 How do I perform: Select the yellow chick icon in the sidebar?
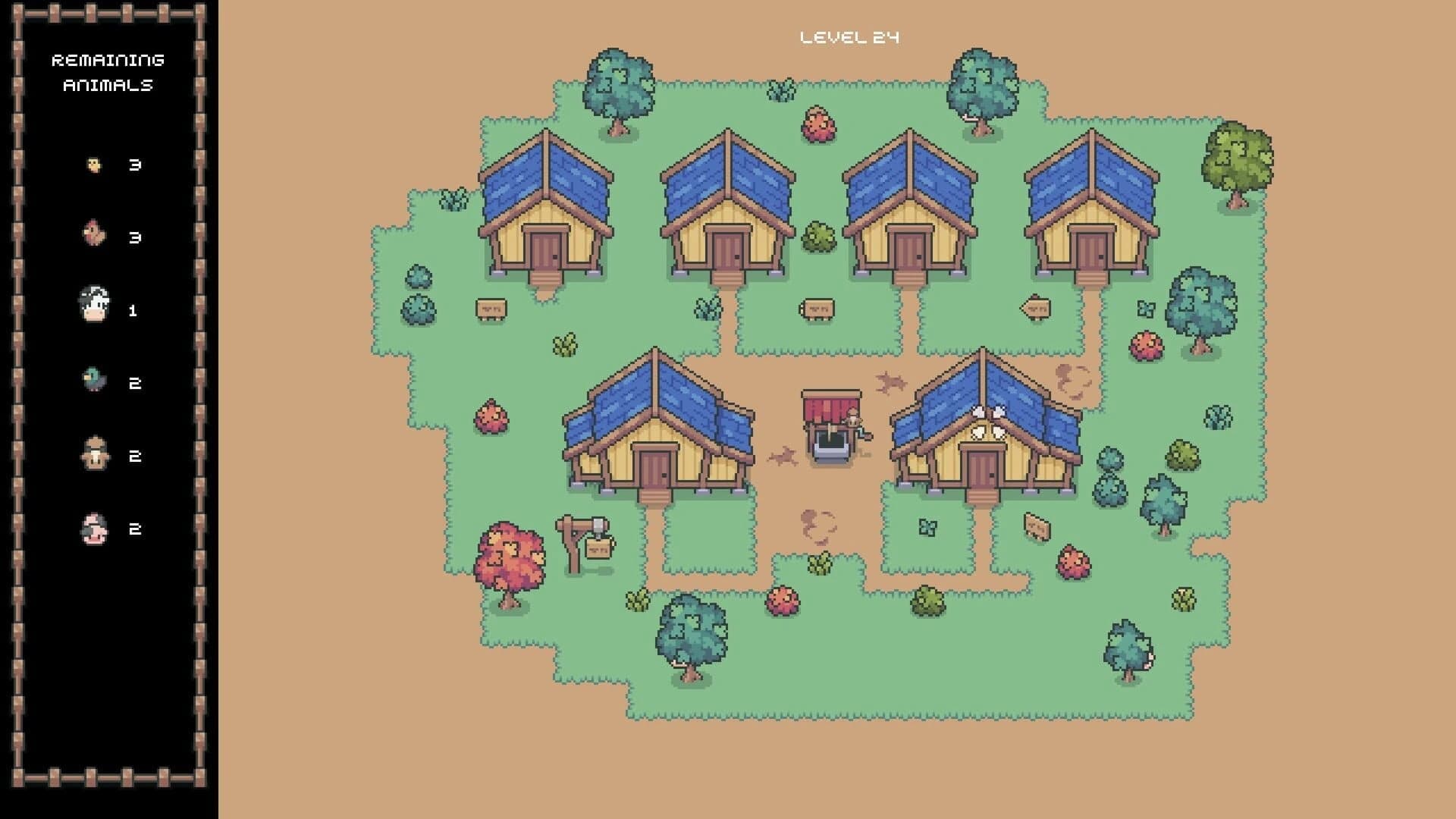(93, 163)
